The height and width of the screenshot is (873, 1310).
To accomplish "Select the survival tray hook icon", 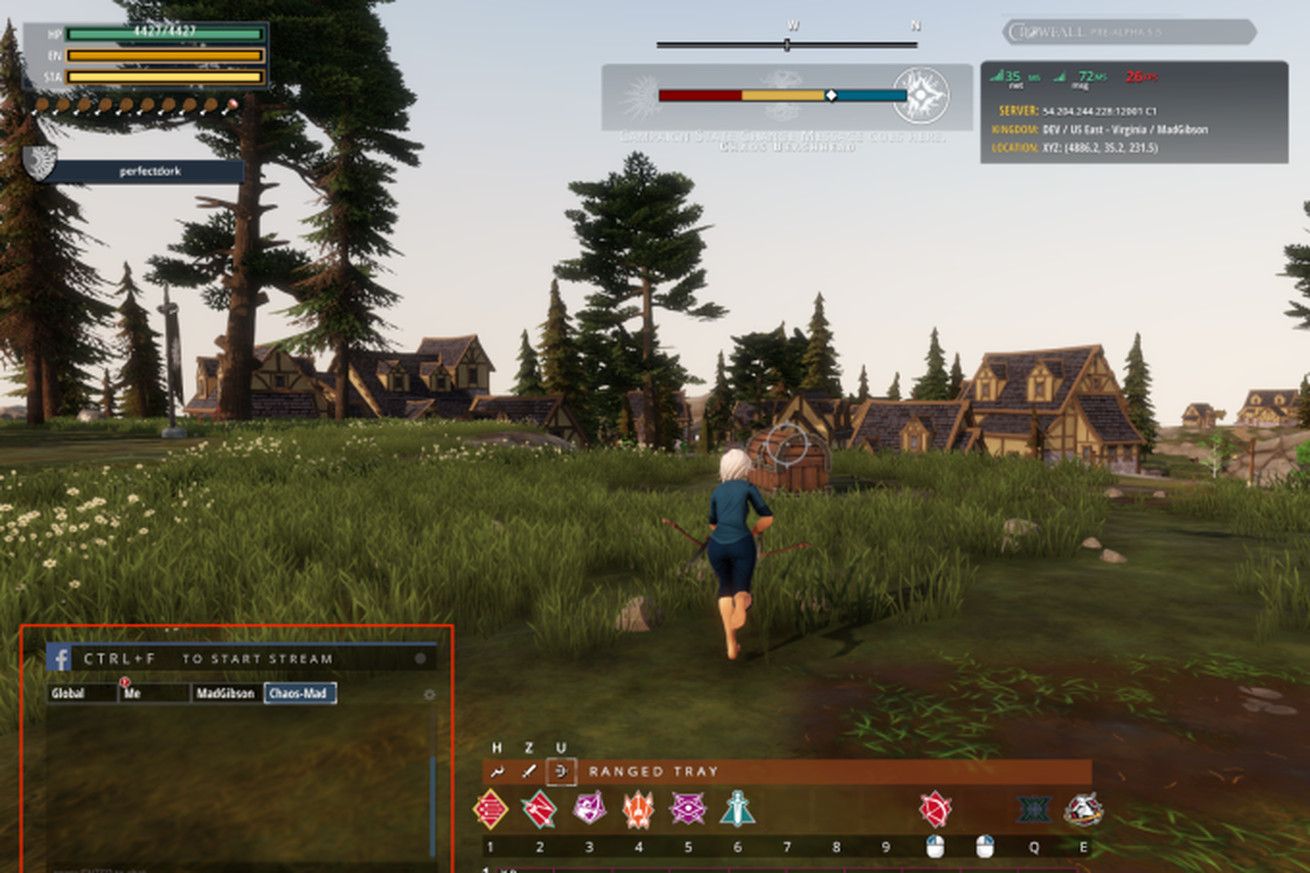I will [x=497, y=771].
